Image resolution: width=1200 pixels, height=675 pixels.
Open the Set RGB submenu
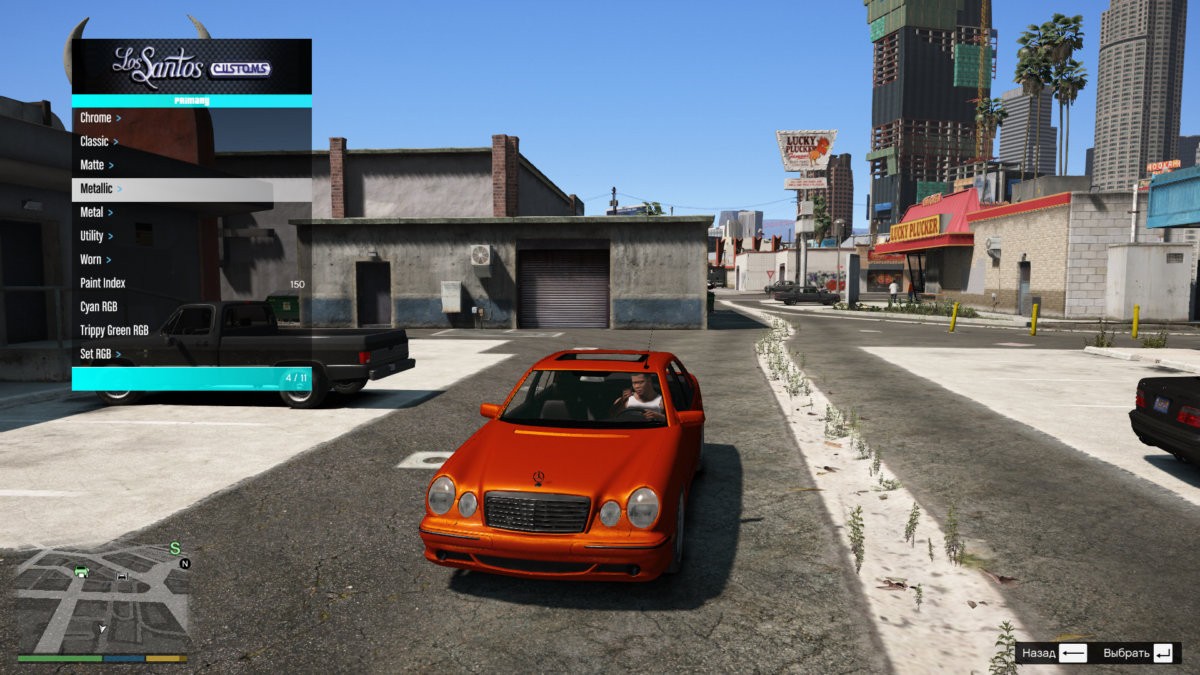(x=190, y=354)
